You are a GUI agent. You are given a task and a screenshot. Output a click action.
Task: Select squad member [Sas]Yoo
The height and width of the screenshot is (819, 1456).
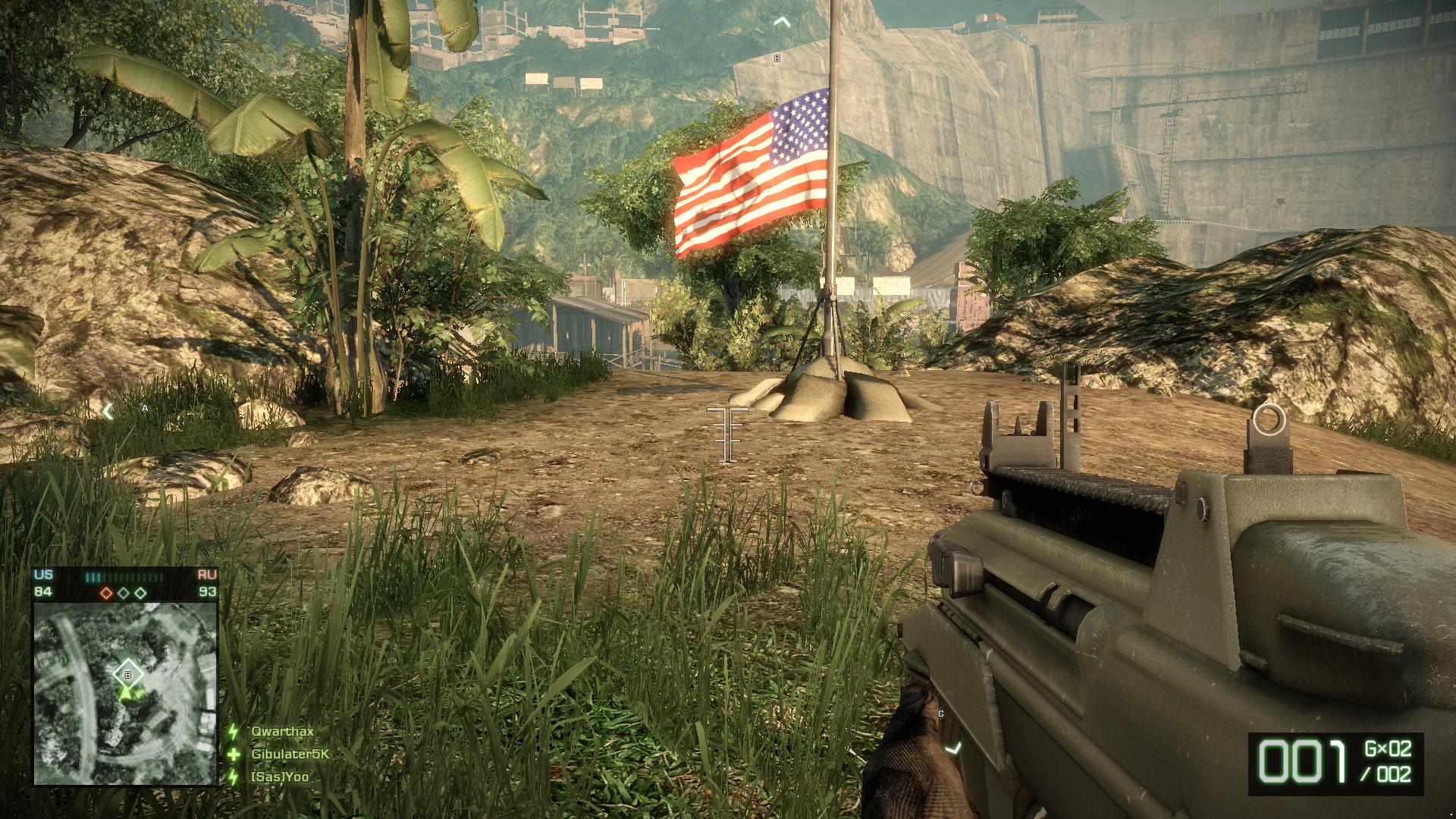(x=280, y=777)
